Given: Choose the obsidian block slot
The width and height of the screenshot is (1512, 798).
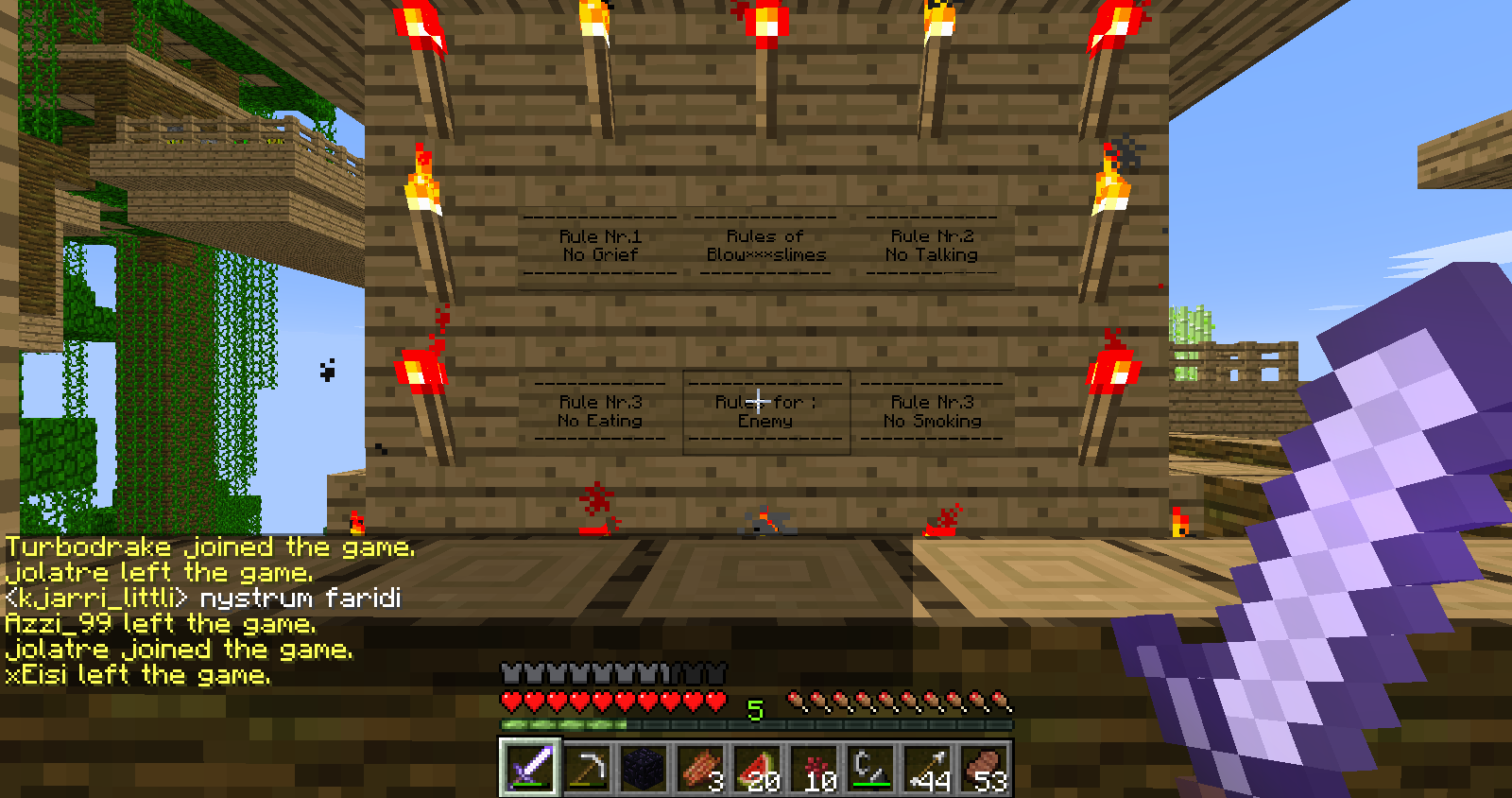Looking at the screenshot, I should (644, 768).
